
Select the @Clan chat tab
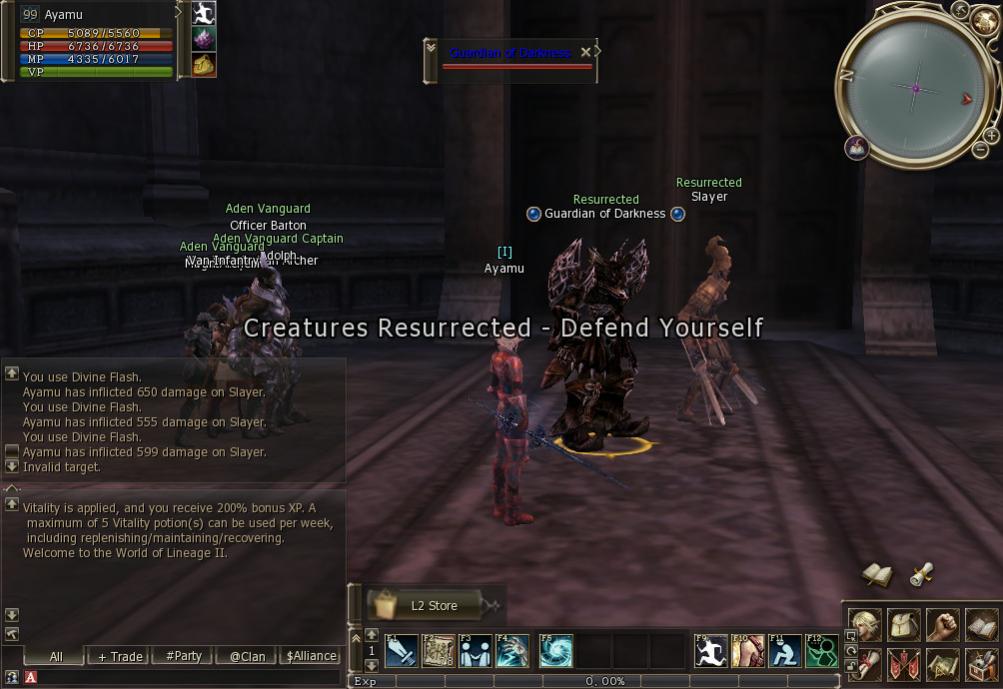point(247,656)
